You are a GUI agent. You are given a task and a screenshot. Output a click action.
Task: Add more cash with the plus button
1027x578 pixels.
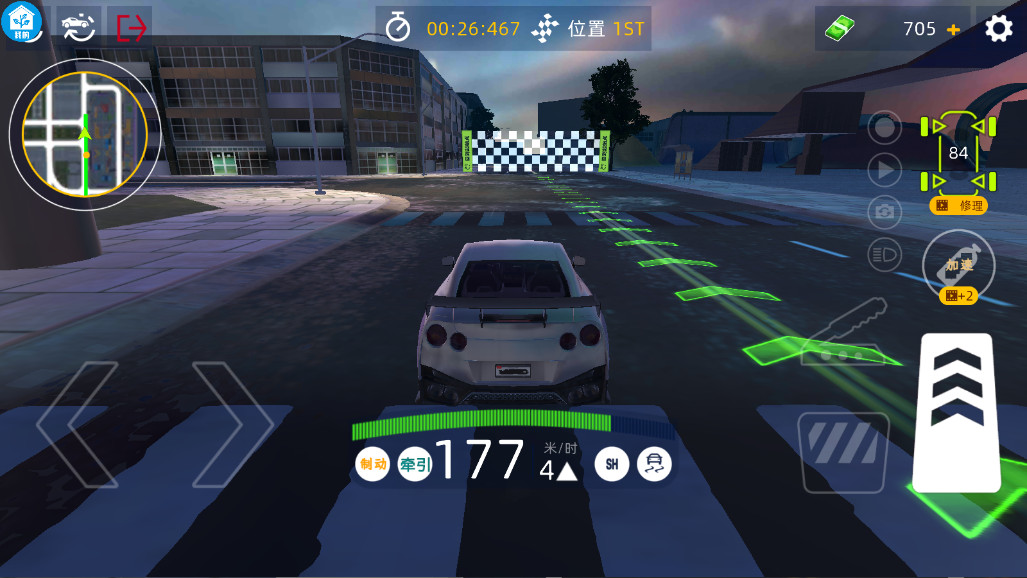tap(953, 29)
